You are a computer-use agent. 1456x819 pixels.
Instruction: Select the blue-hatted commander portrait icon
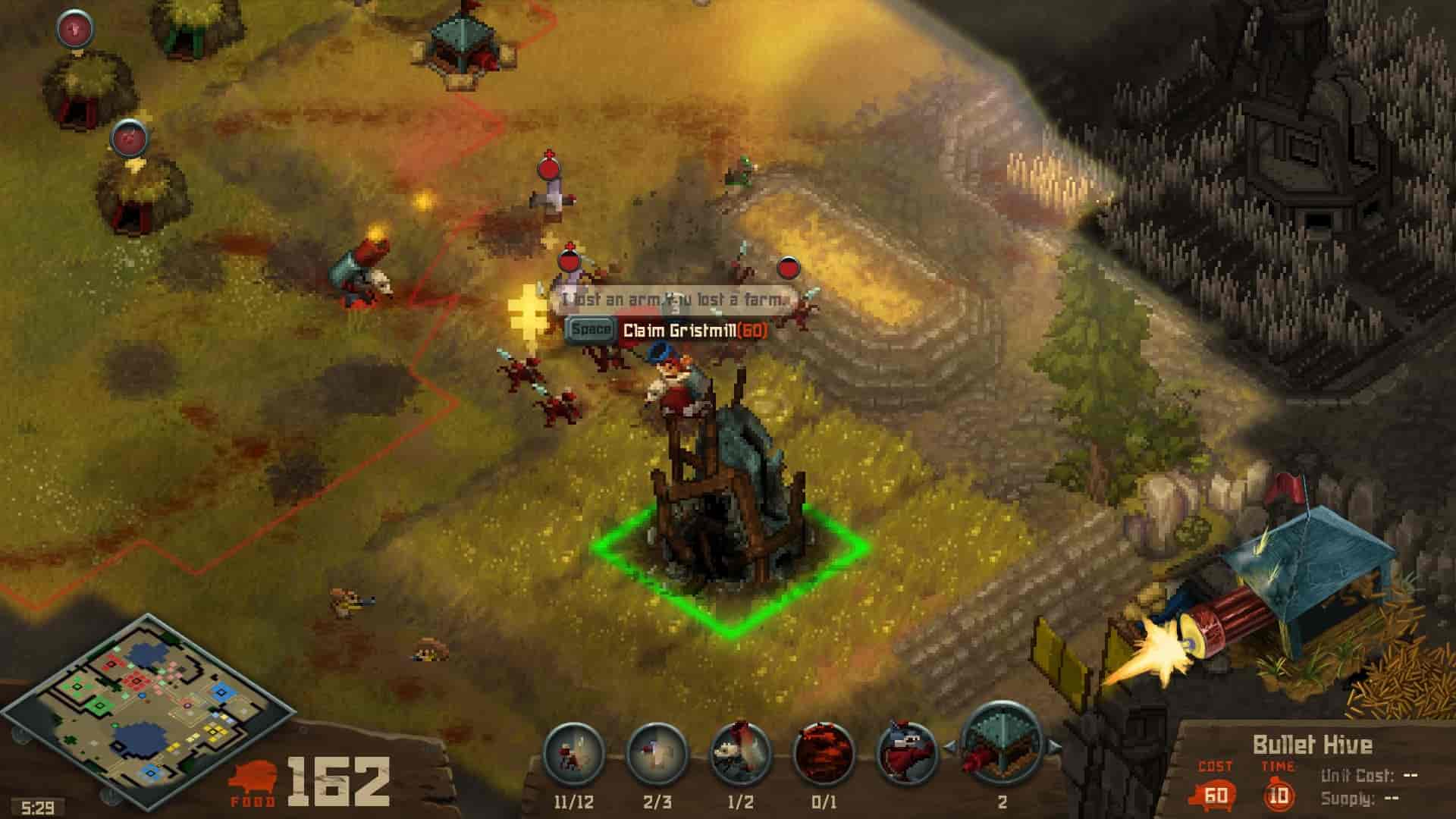click(x=907, y=755)
